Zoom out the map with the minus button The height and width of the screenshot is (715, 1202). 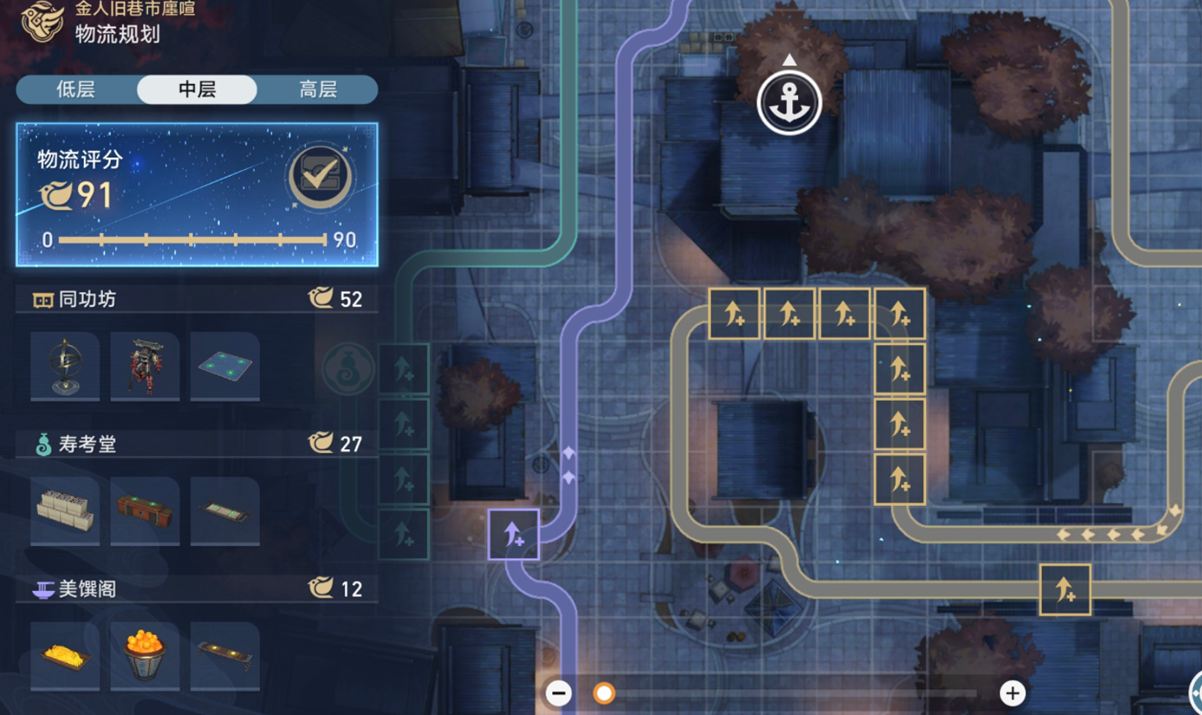[560, 693]
